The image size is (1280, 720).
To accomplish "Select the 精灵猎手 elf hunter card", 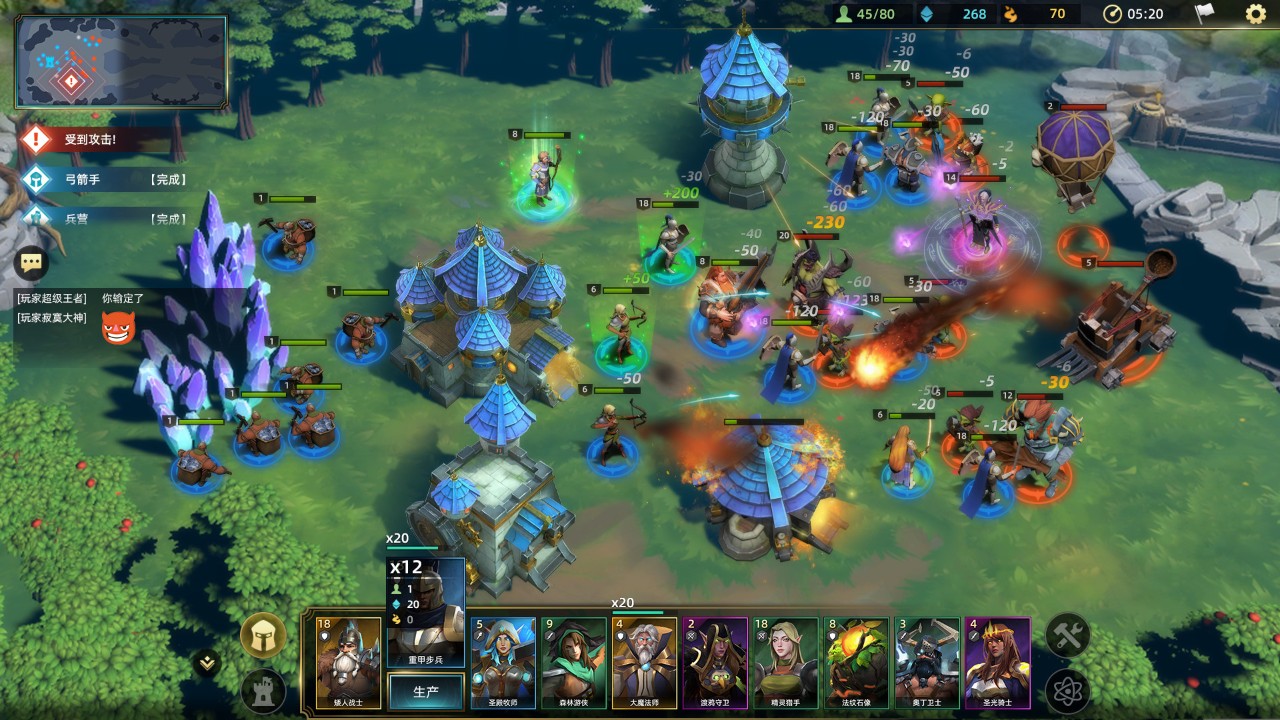I will click(x=786, y=663).
